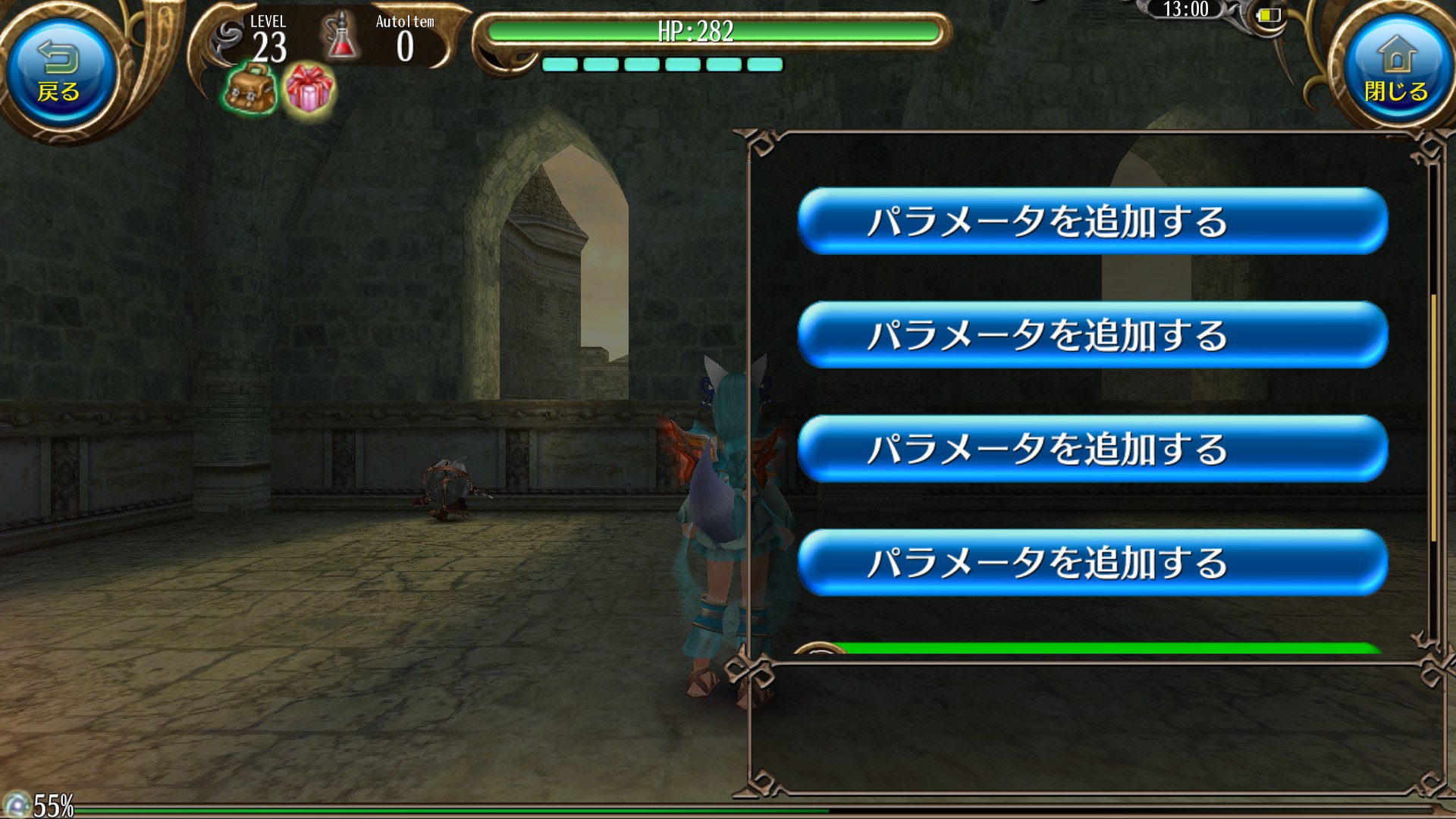This screenshot has width=1456, height=819.
Task: Tap the red potion AutoItem icon
Action: 340,36
